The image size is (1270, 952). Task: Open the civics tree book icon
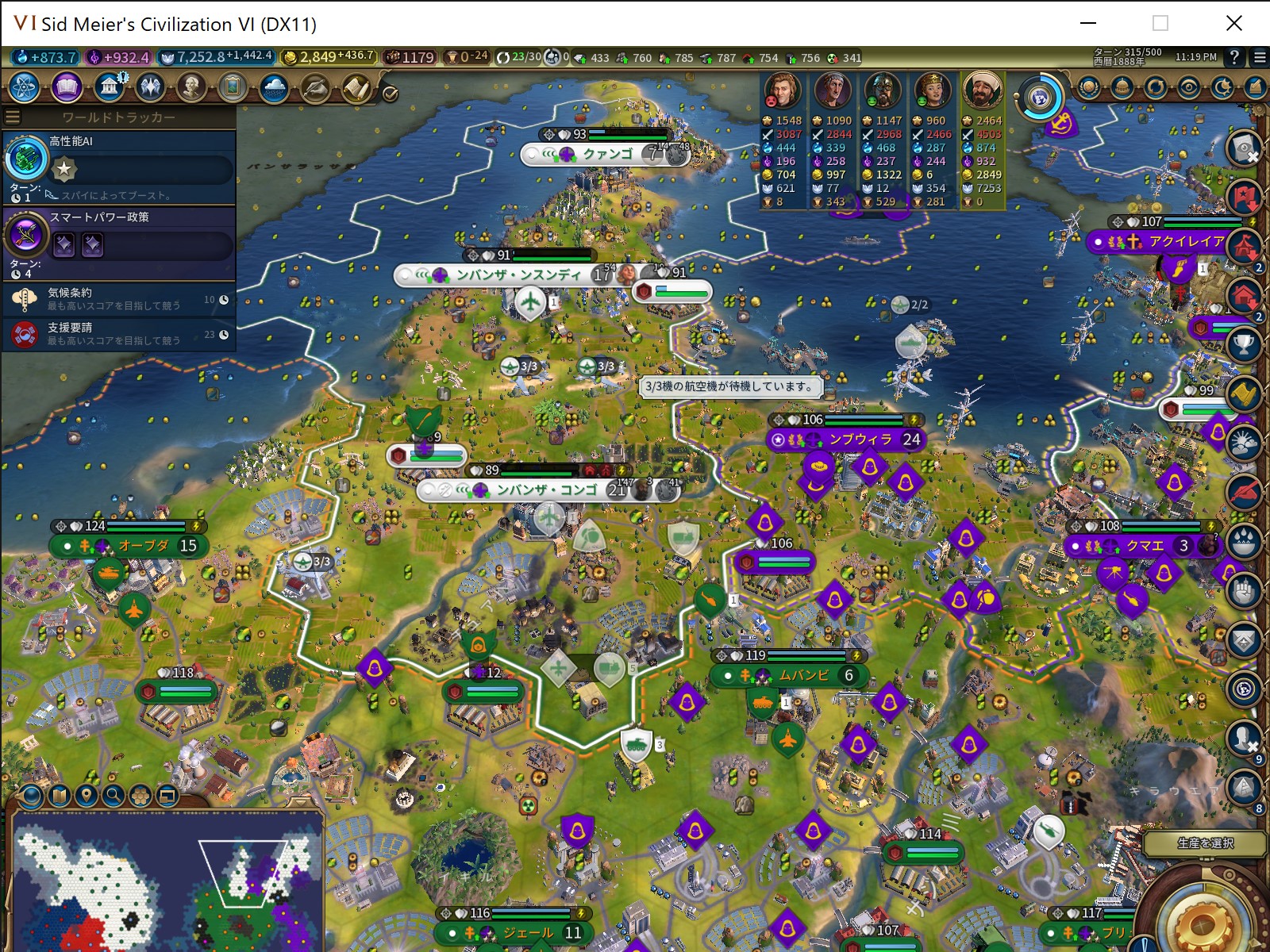[67, 87]
